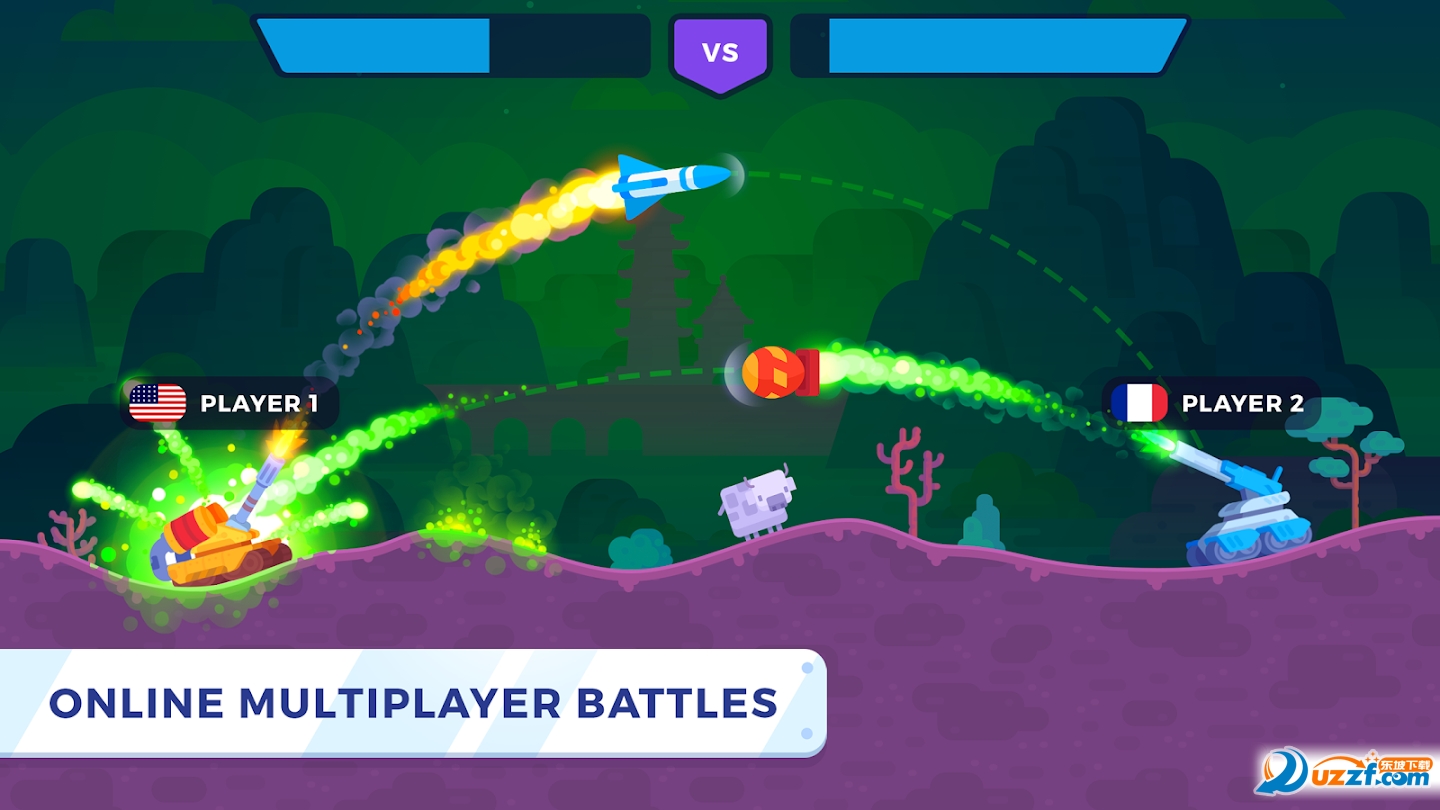Open the uzzf.com watermark logo
This screenshot has height=810, width=1440.
pyautogui.click(x=1343, y=773)
